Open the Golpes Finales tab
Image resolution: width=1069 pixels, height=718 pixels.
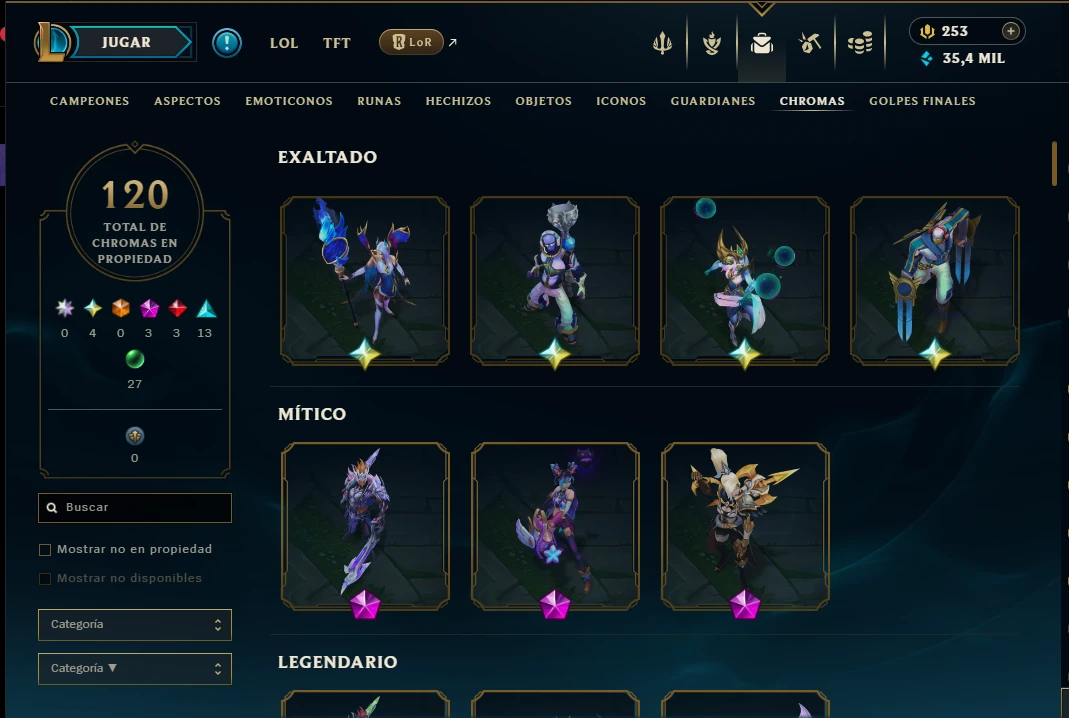922,101
